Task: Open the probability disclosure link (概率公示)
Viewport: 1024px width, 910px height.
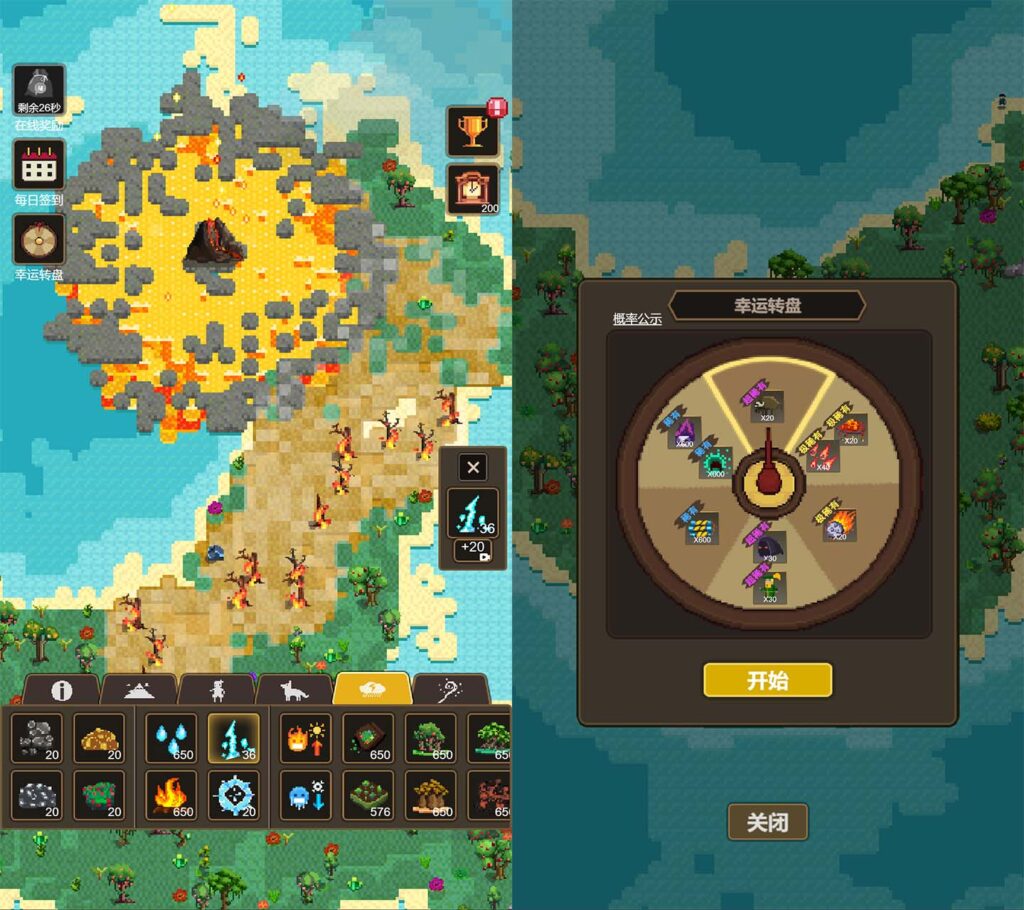Action: tap(637, 319)
